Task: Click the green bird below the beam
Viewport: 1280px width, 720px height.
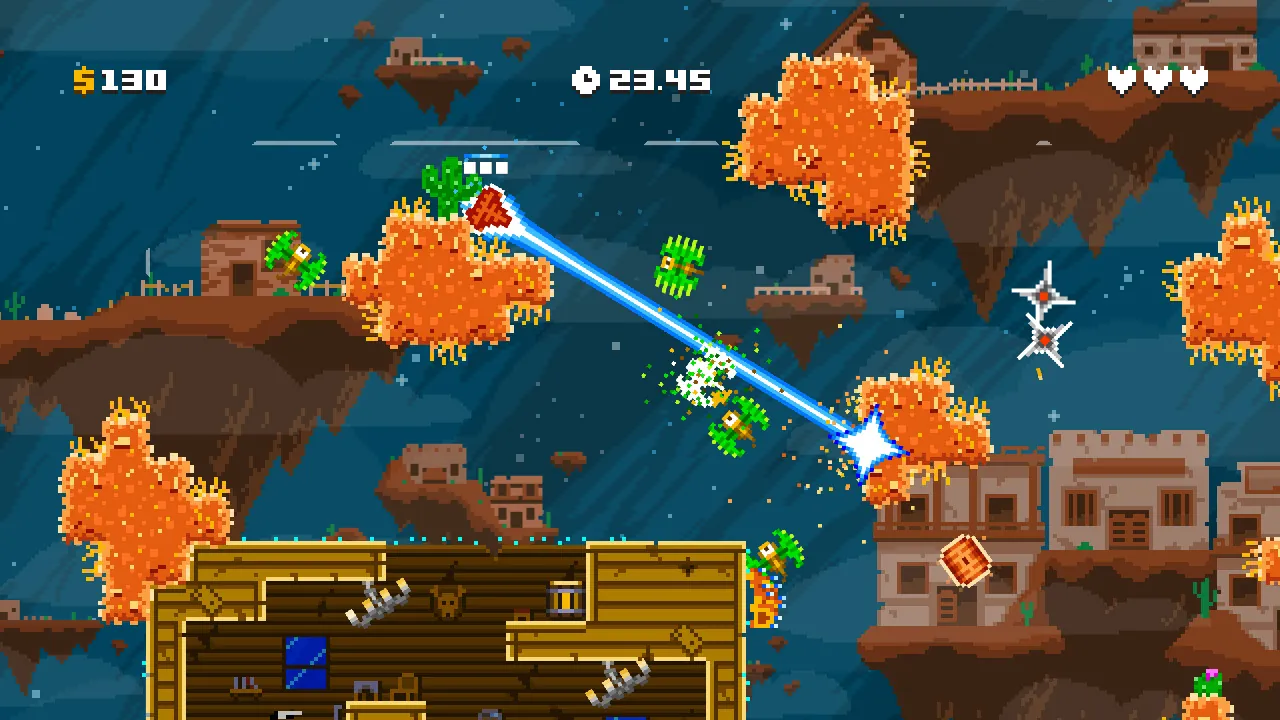Action: pos(735,425)
